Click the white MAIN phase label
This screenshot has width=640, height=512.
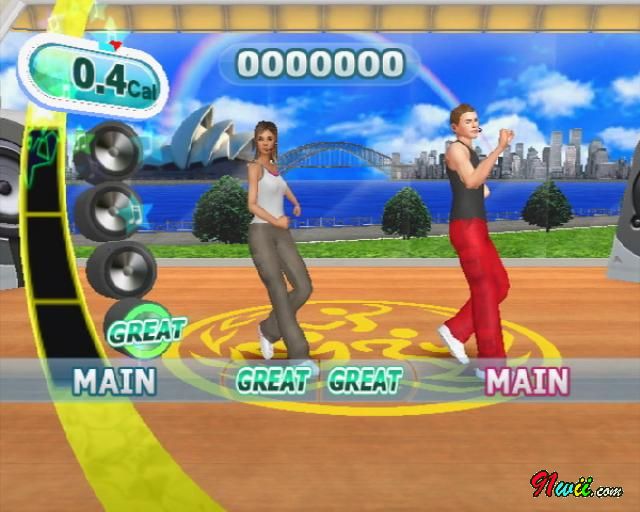pos(115,380)
